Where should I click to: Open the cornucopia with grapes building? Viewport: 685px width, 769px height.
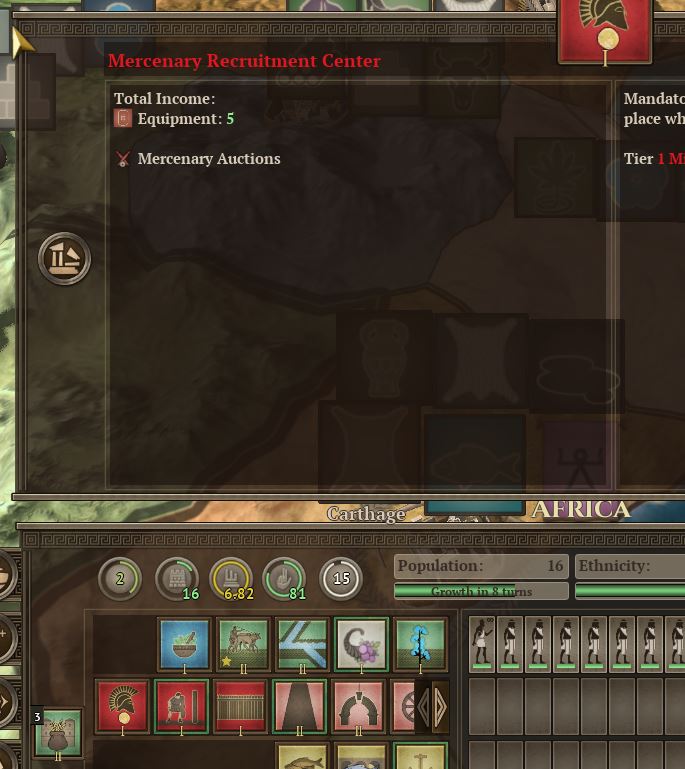pos(361,645)
